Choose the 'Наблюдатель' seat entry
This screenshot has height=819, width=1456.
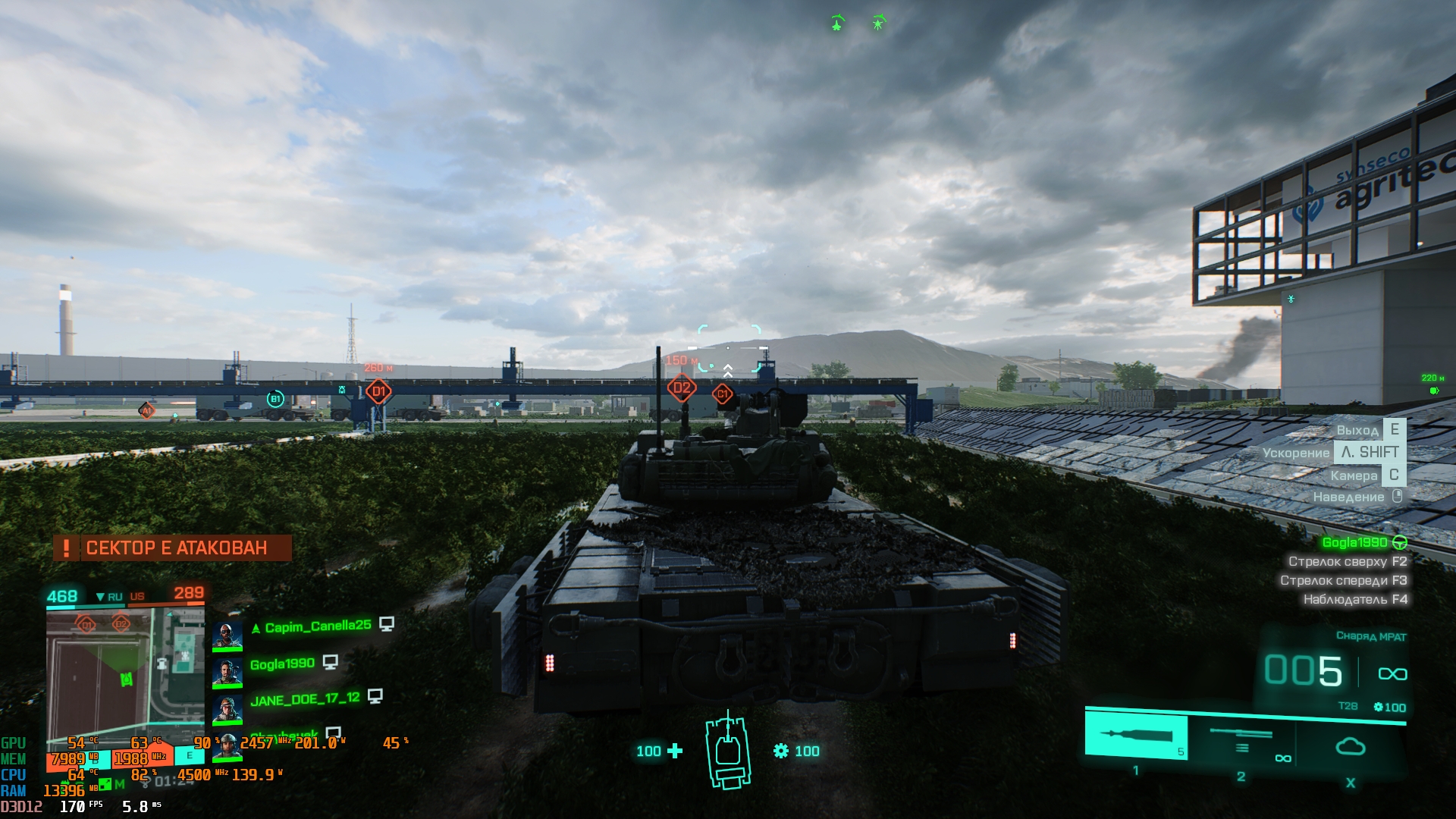coord(1354,600)
